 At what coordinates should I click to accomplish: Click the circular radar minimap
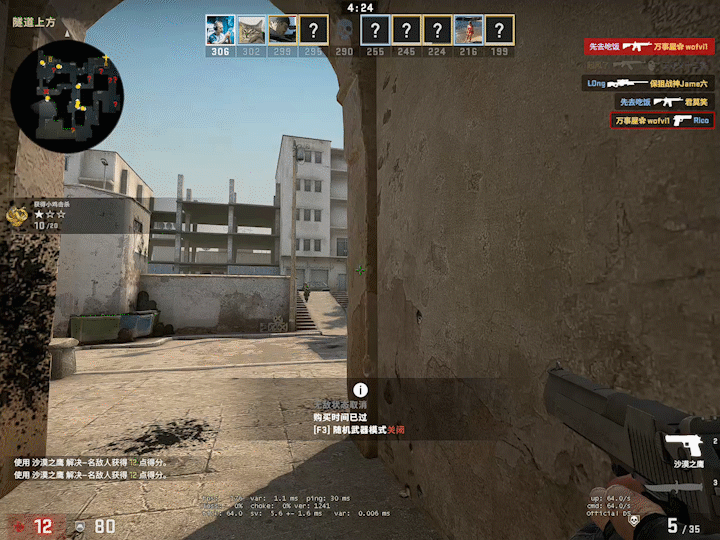coord(66,97)
